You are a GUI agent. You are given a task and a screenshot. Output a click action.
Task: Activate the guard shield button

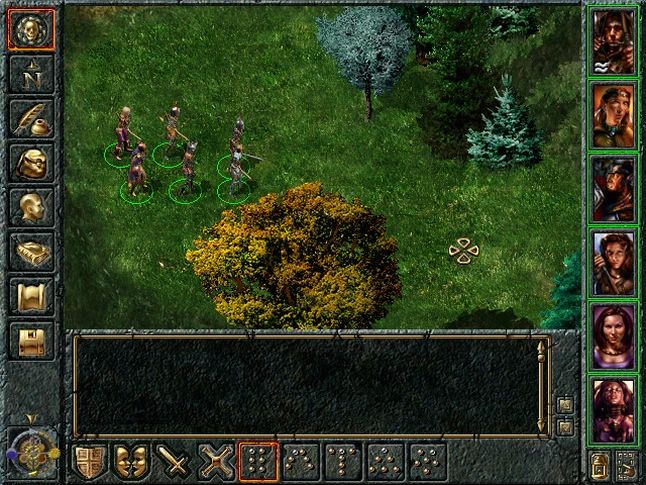tap(89, 461)
